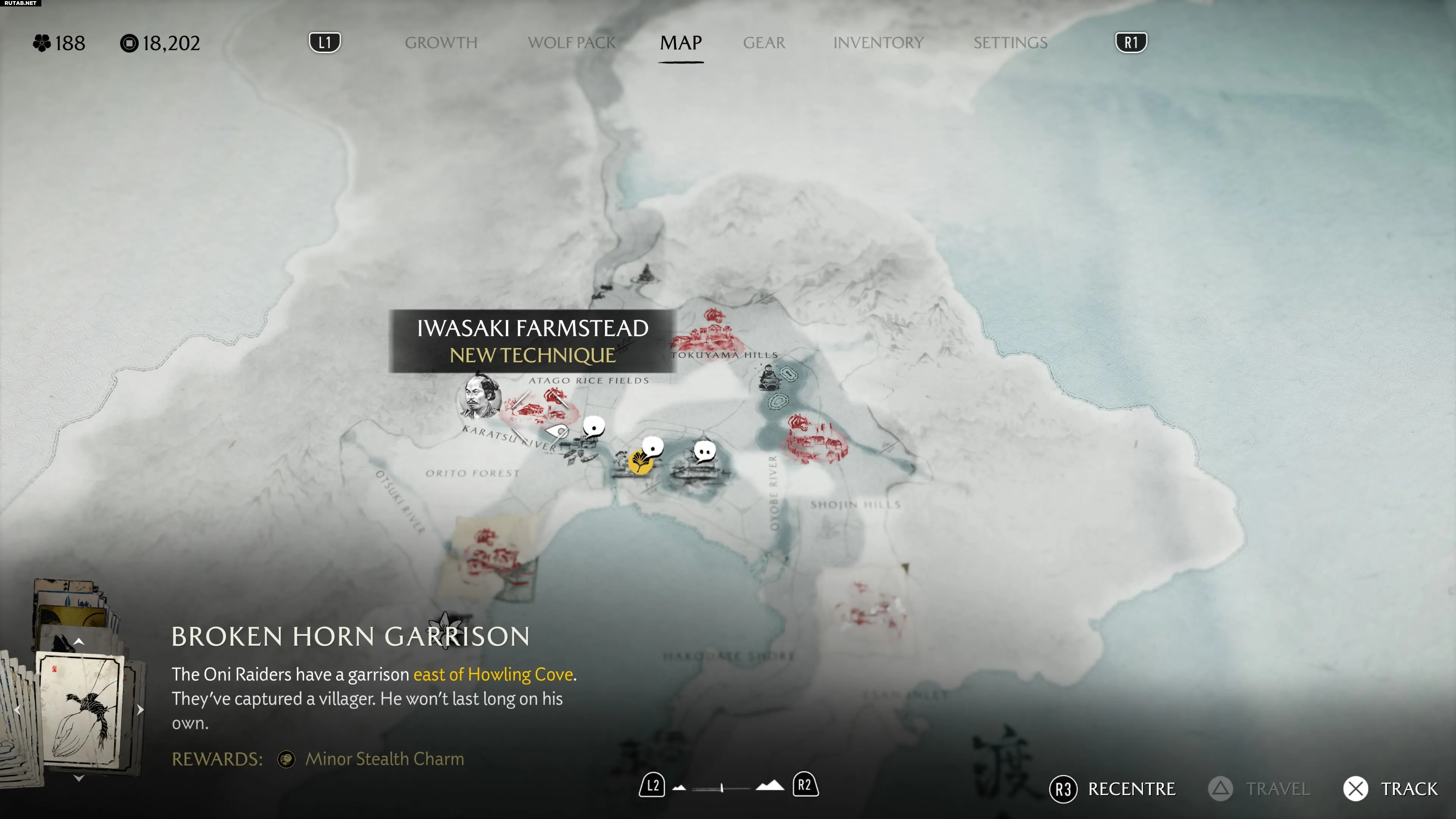Open the Inventory tab
This screenshot has height=819, width=1456.
pyautogui.click(x=878, y=43)
